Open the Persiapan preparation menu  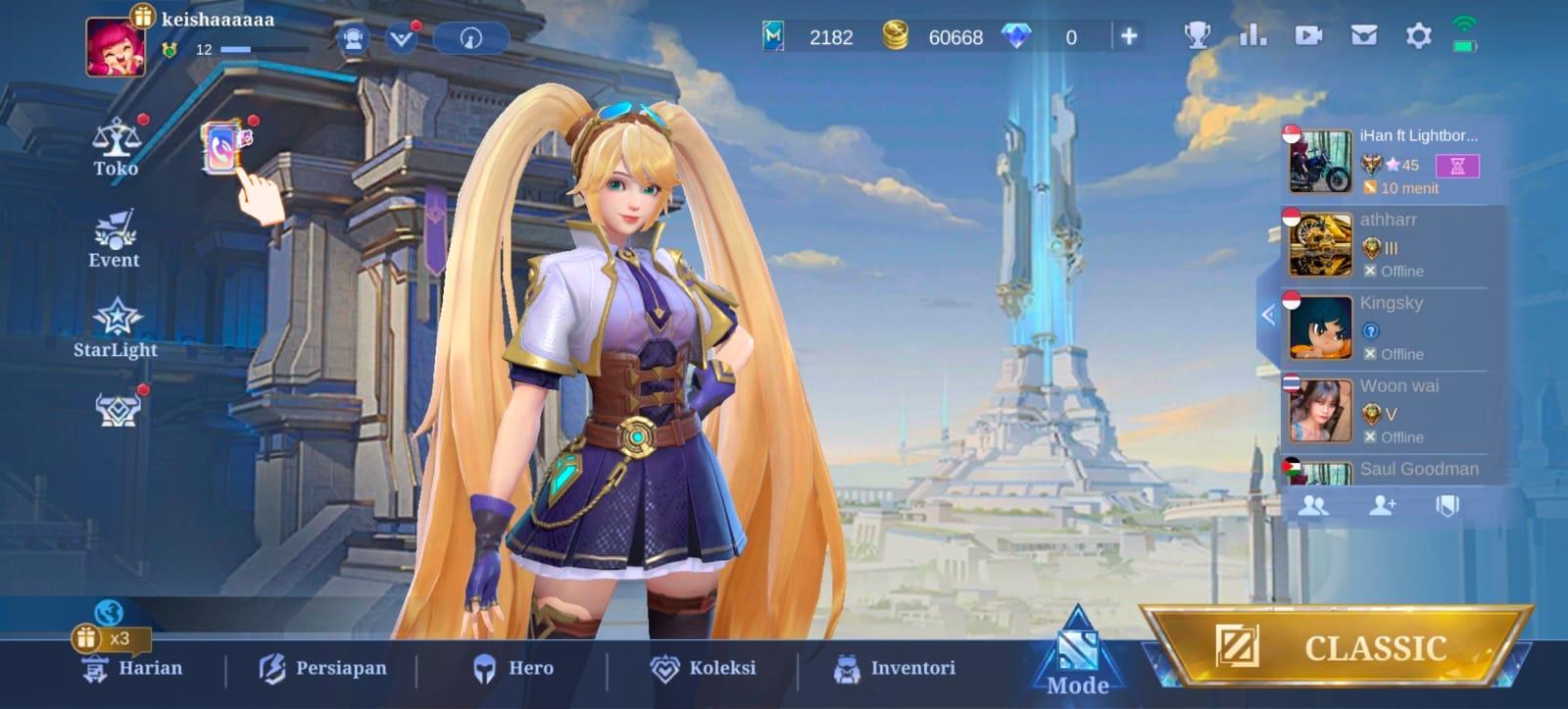322,668
